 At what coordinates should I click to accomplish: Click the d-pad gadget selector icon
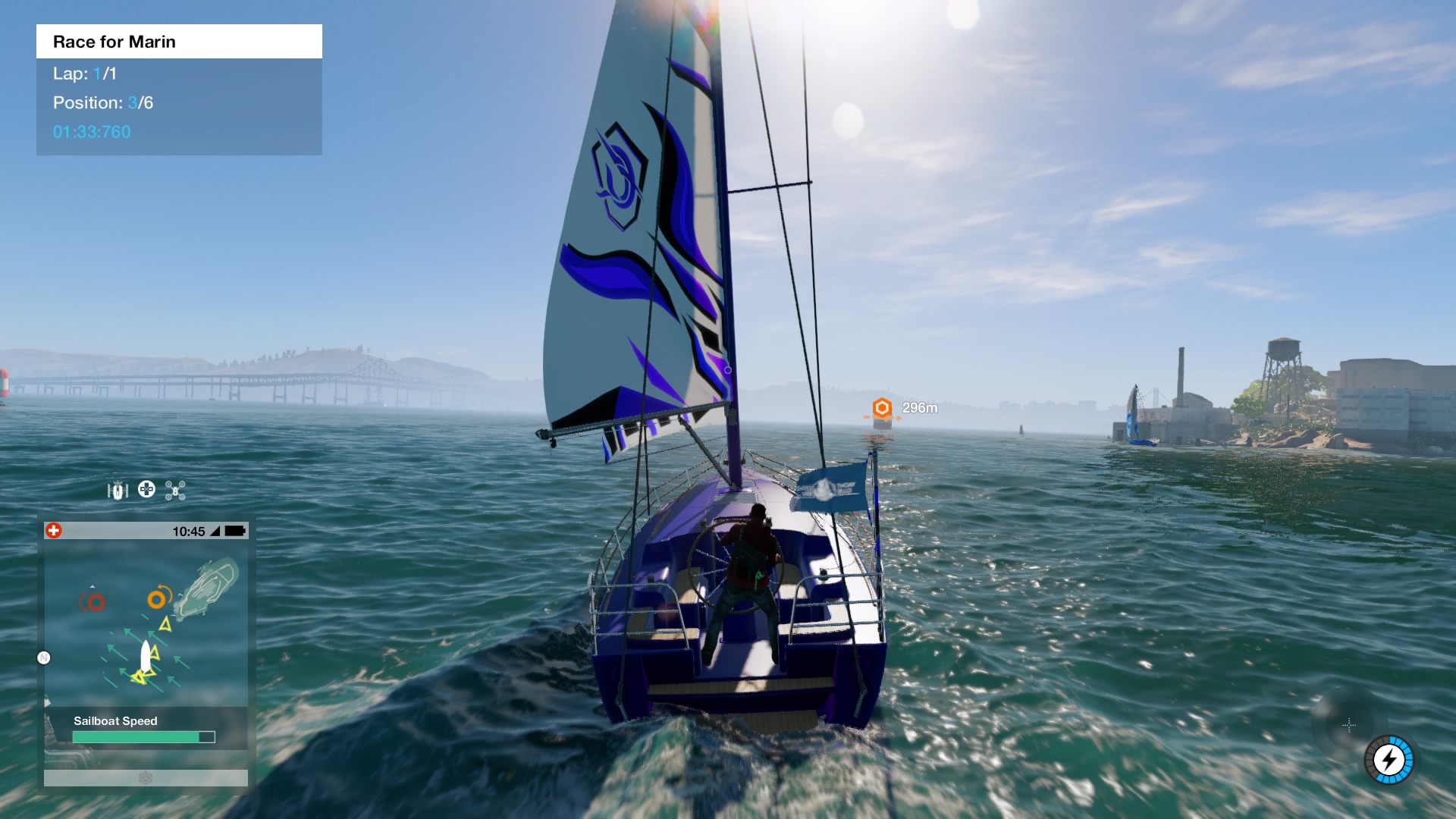tap(146, 490)
